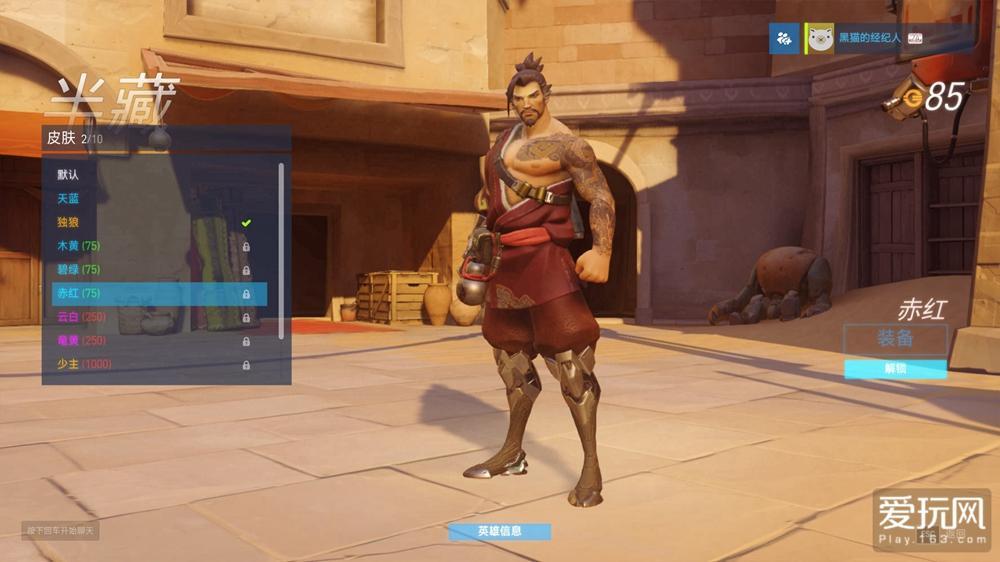
Task: Click the 装备 equip button
Action: point(895,339)
